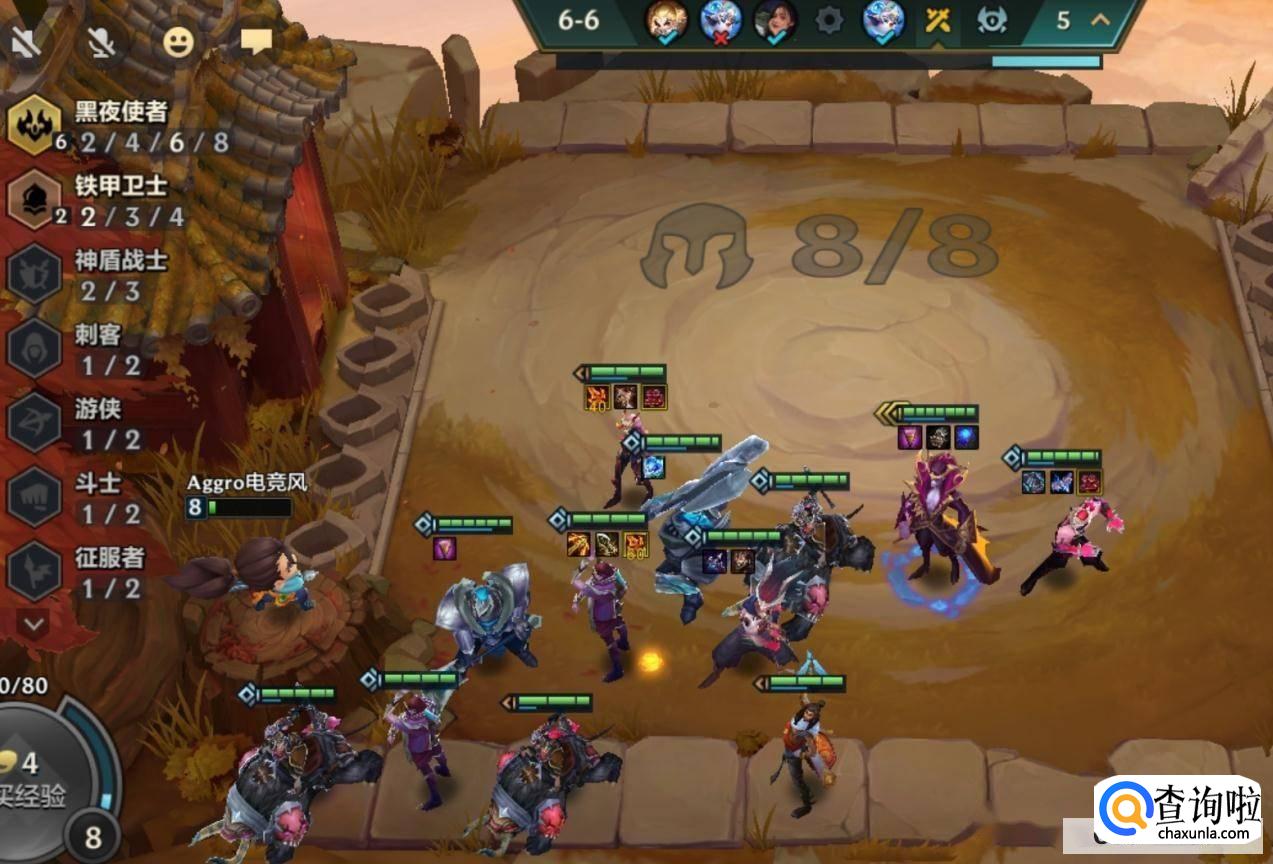
Task: Select the blonde champion round portrait
Action: [x=665, y=20]
